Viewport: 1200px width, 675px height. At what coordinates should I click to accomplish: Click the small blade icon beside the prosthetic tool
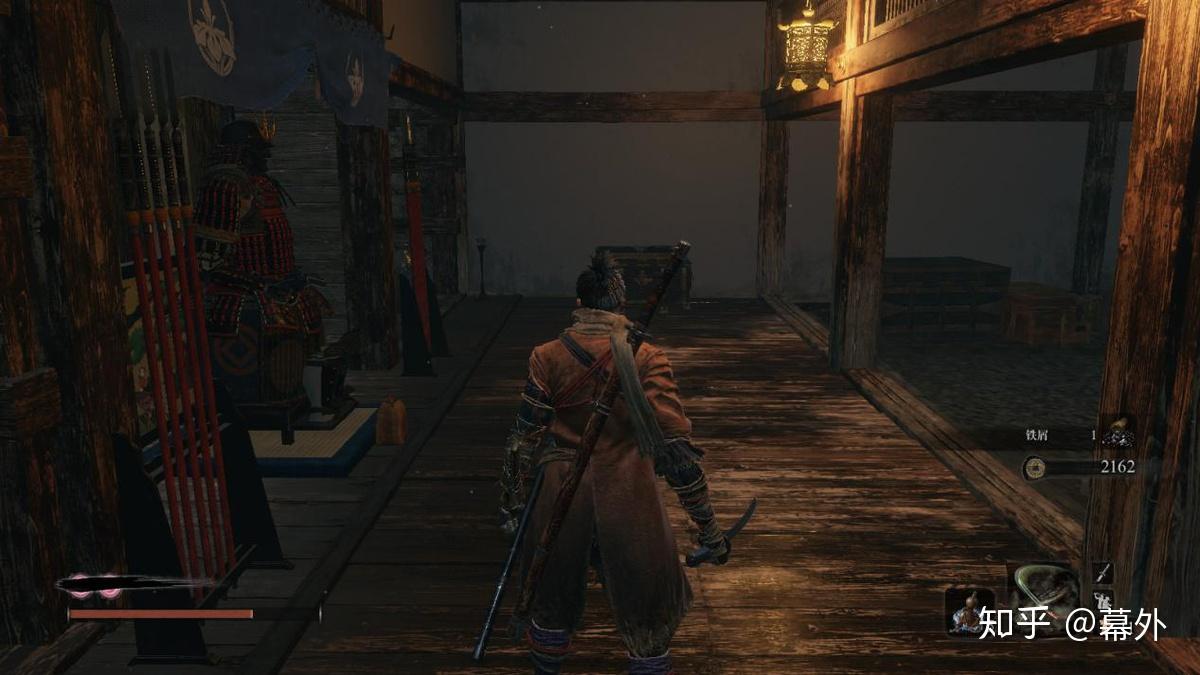[1102, 573]
